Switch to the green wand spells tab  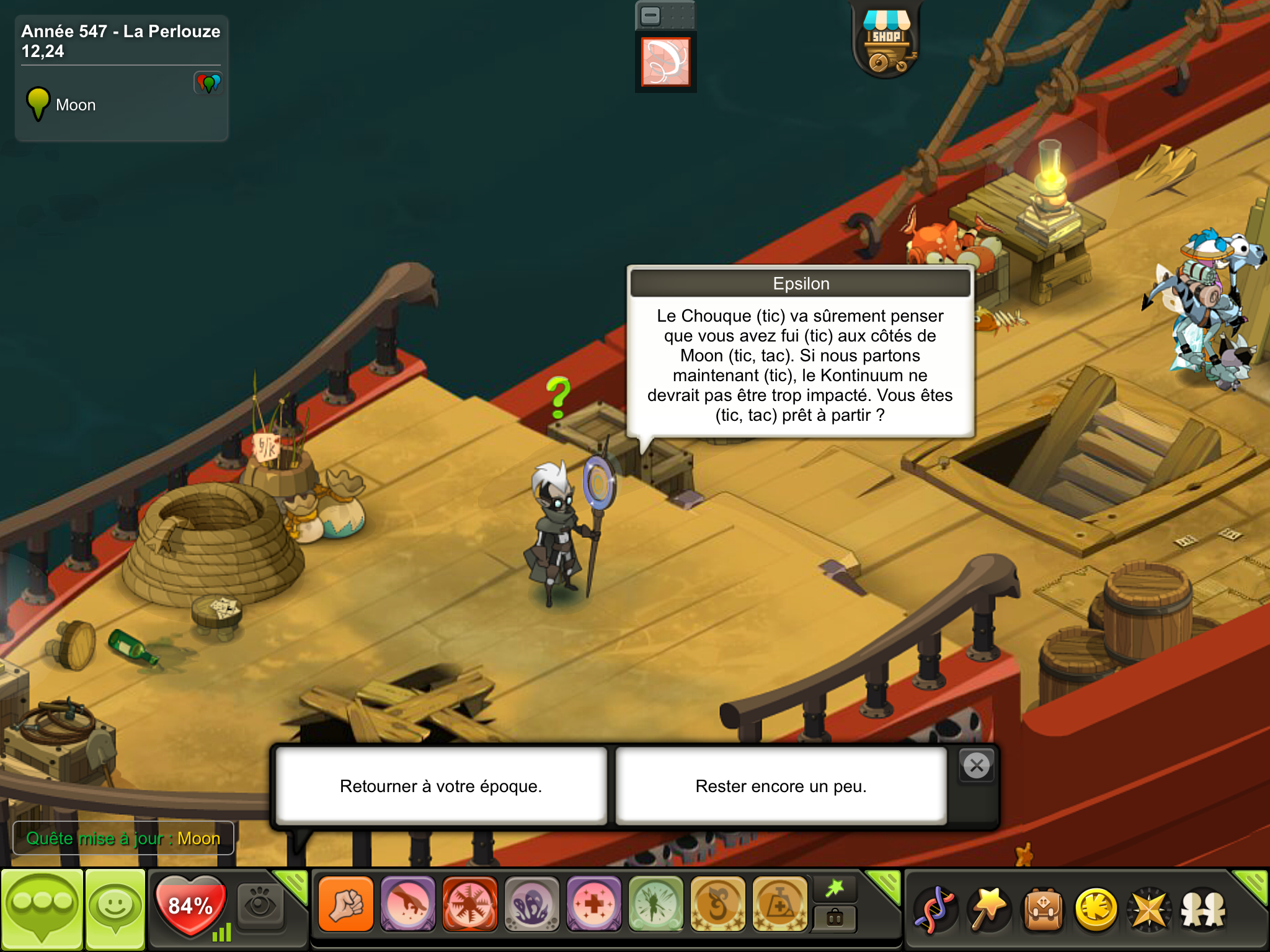[x=835, y=889]
